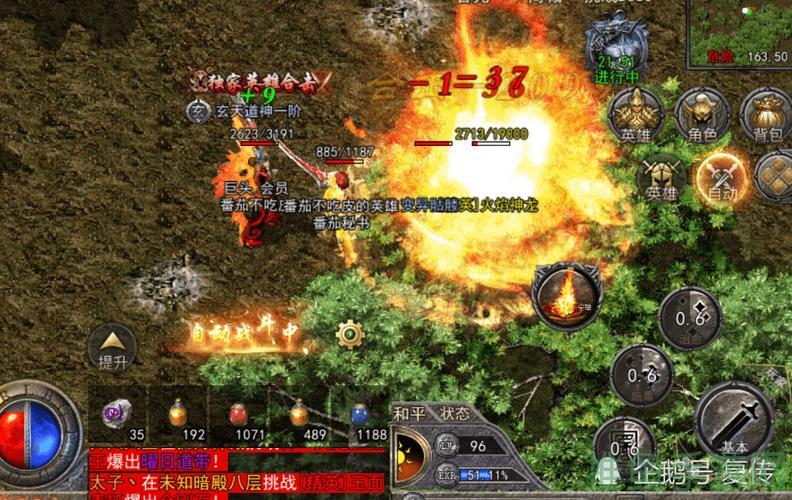The image size is (792, 500).
Task: Tap the 提升 upgrade arrow button
Action: [112, 343]
